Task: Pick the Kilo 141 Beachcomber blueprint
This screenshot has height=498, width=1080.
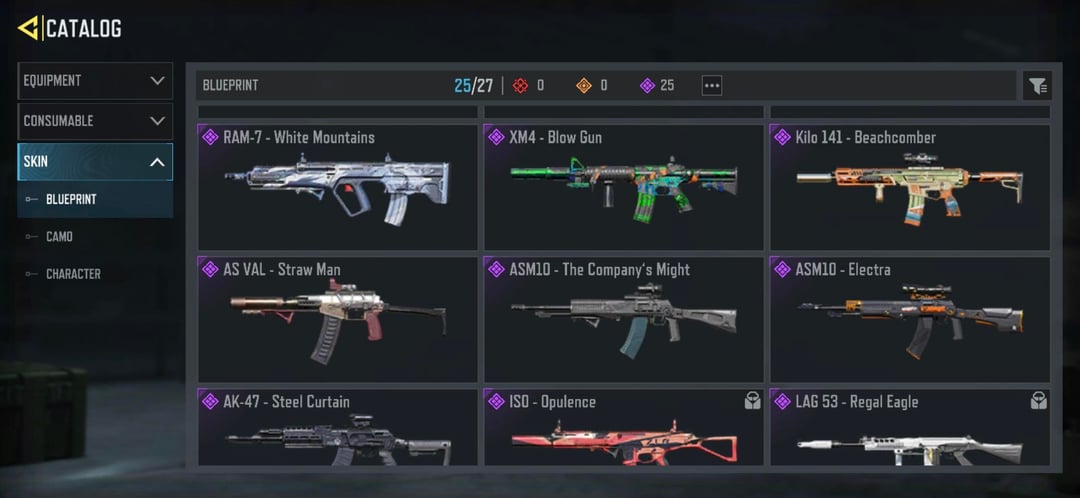Action: 910,187
